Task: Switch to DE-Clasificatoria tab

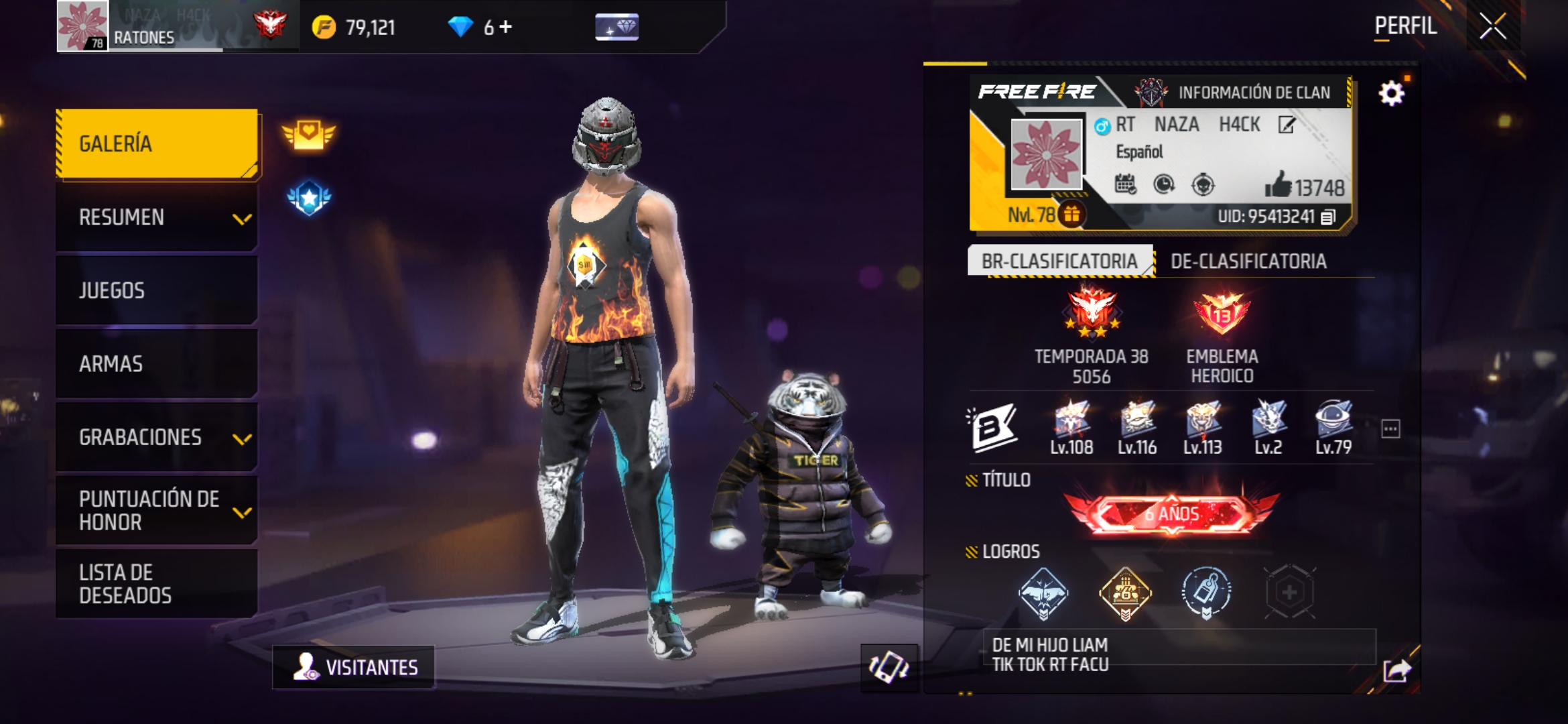Action: (x=1248, y=261)
